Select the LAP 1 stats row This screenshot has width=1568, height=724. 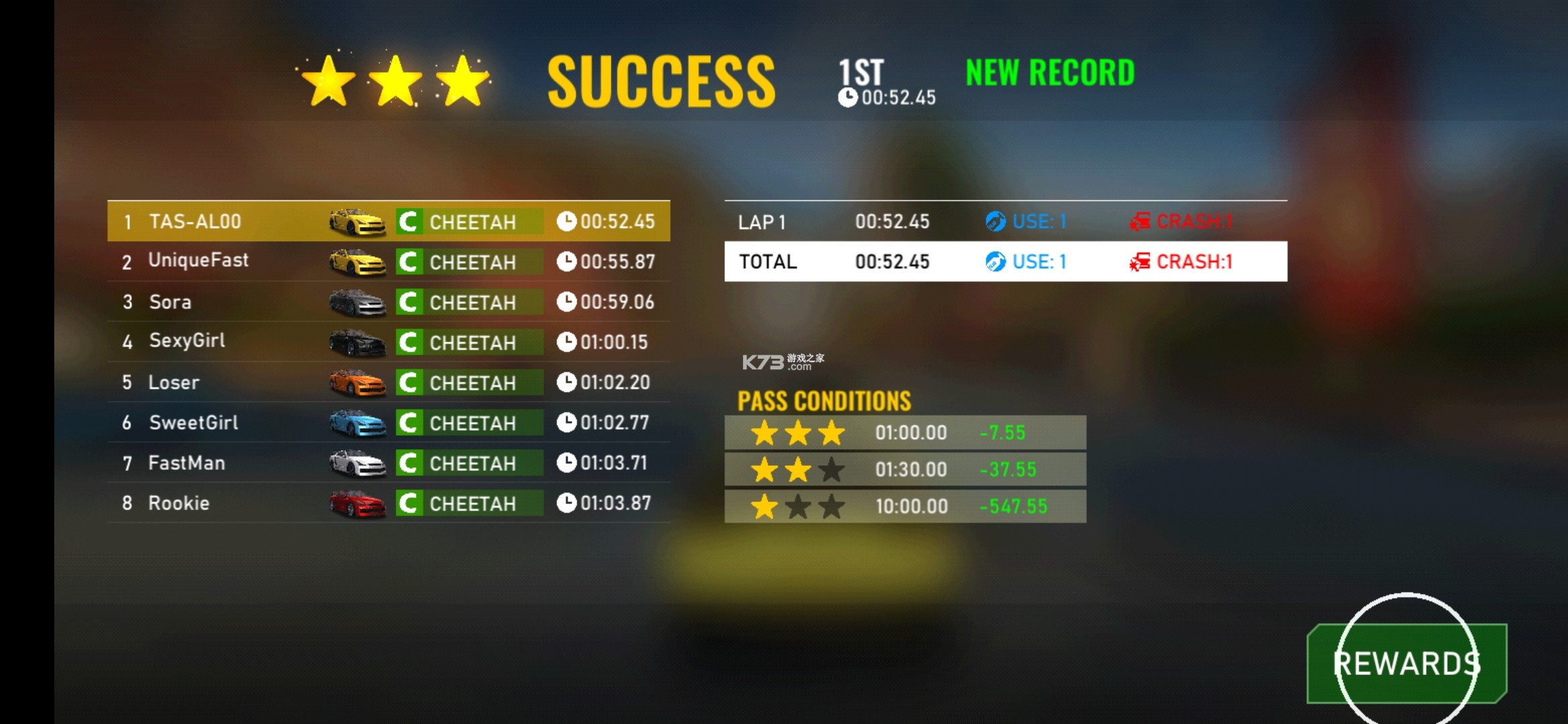[1005, 221]
